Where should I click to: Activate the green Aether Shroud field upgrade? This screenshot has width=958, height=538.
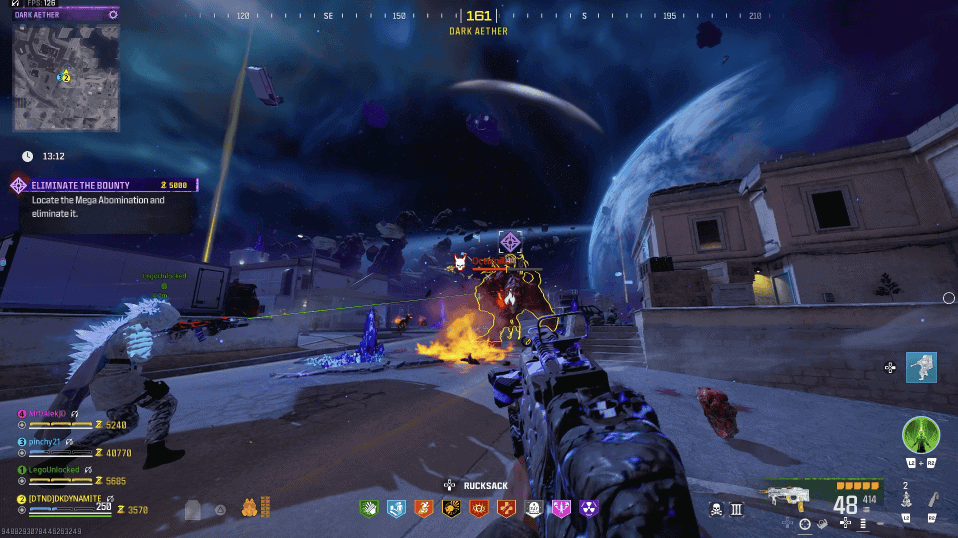coord(921,436)
